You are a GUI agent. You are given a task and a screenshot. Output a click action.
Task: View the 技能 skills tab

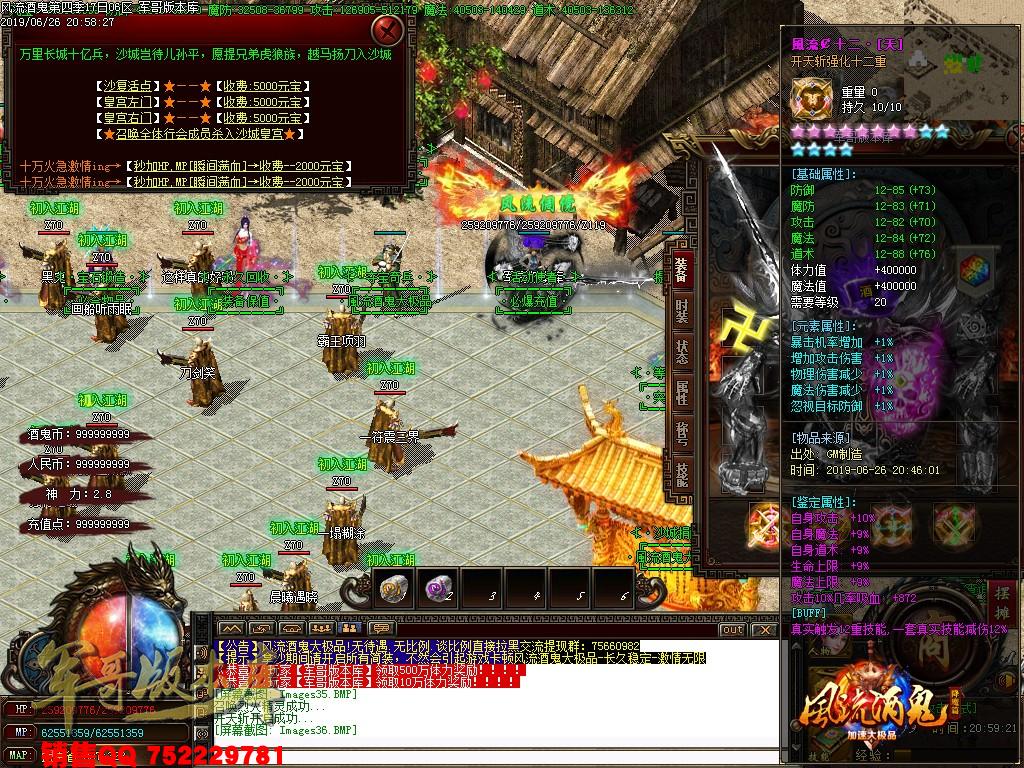(x=681, y=473)
